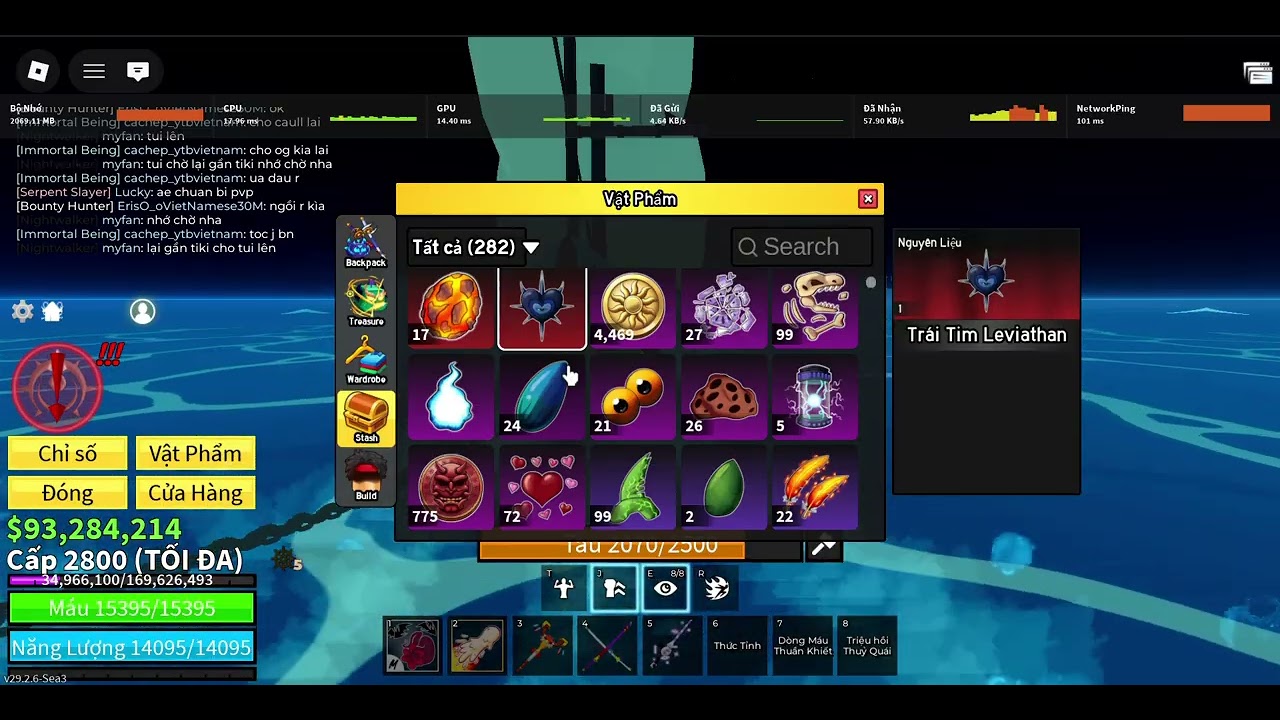Click the inventory Search field

[x=802, y=247]
